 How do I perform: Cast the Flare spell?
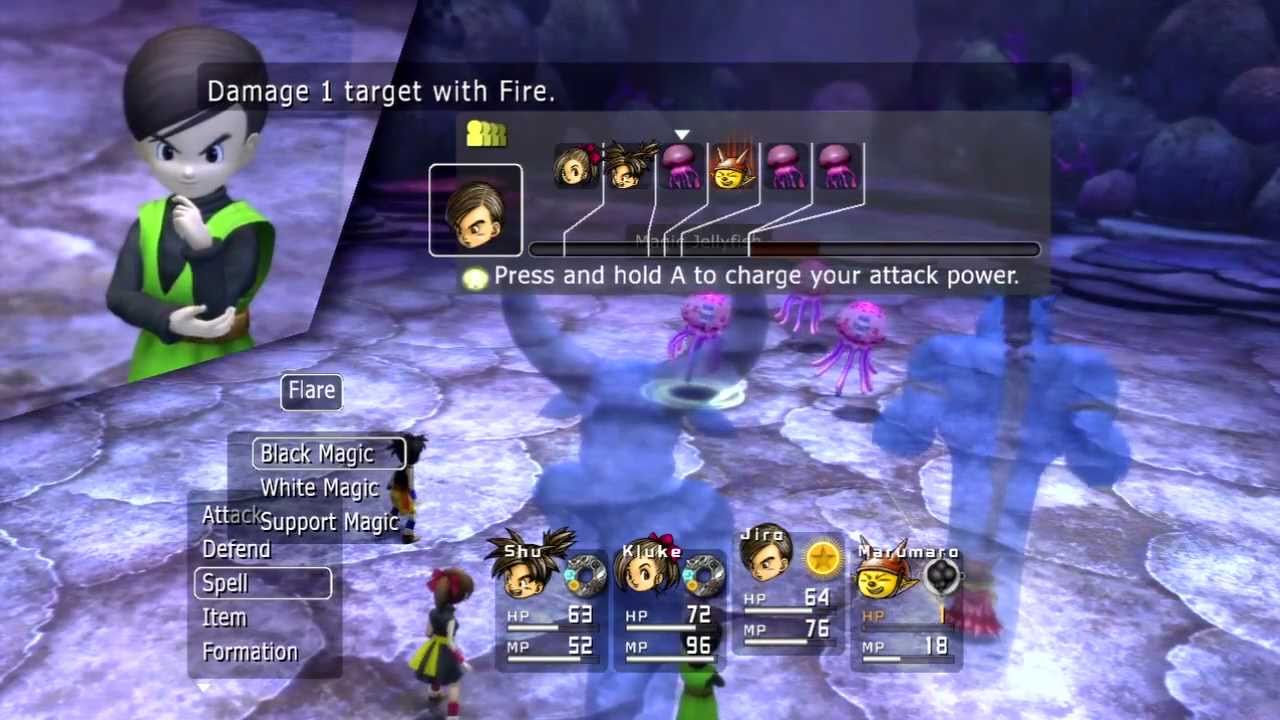(310, 390)
